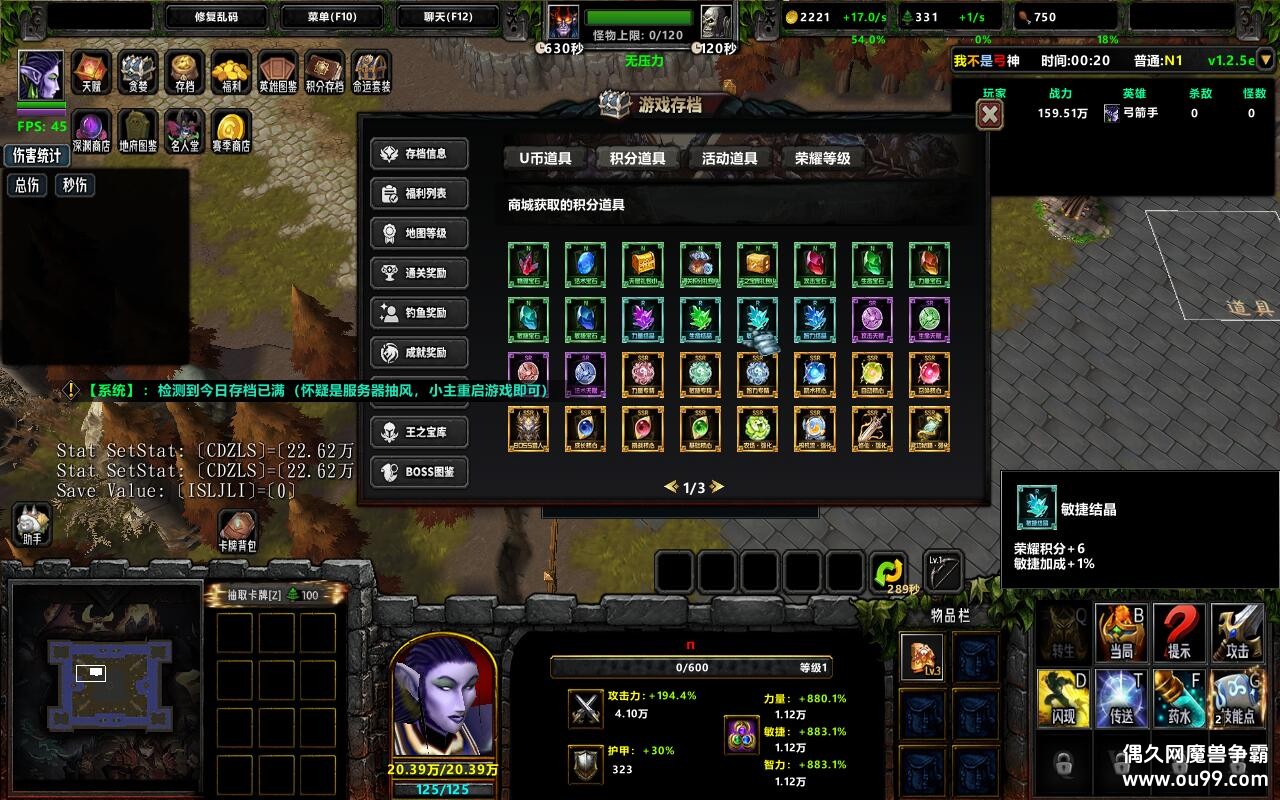Toggle the 伤害统计 damage panel button
This screenshot has height=800, width=1280.
(37, 156)
